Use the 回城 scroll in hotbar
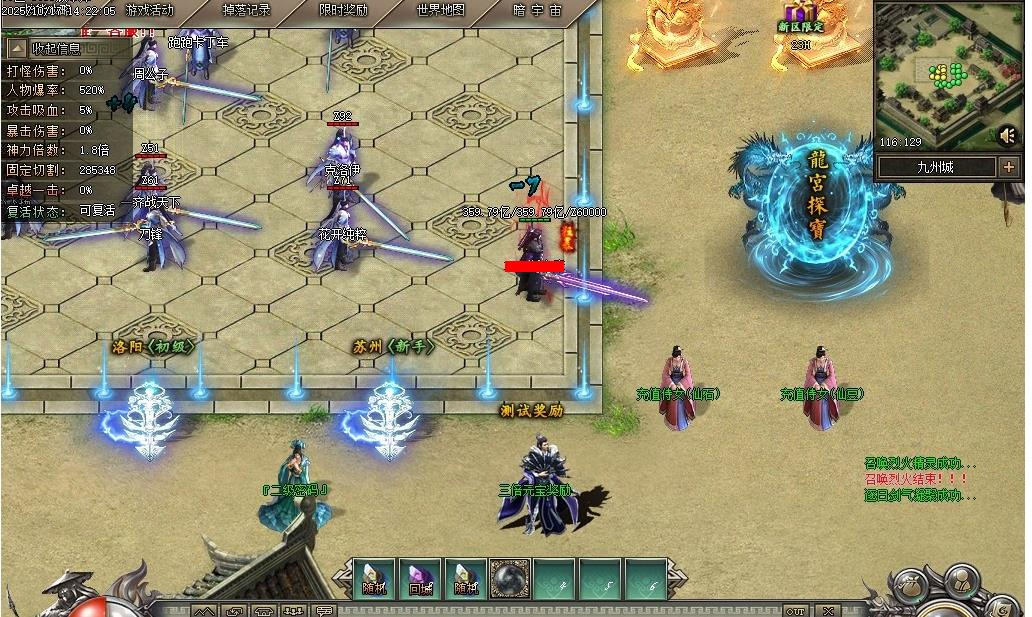The image size is (1032, 617). click(x=420, y=578)
